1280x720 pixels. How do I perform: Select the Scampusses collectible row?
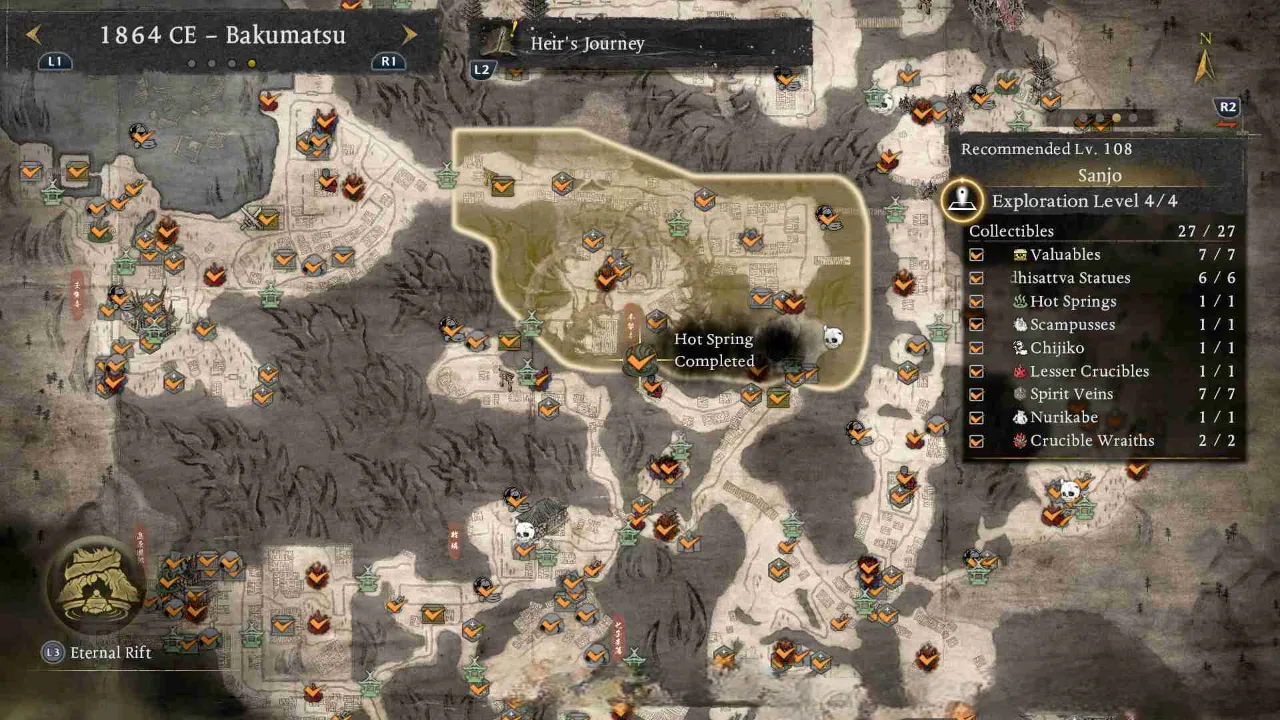point(1104,324)
